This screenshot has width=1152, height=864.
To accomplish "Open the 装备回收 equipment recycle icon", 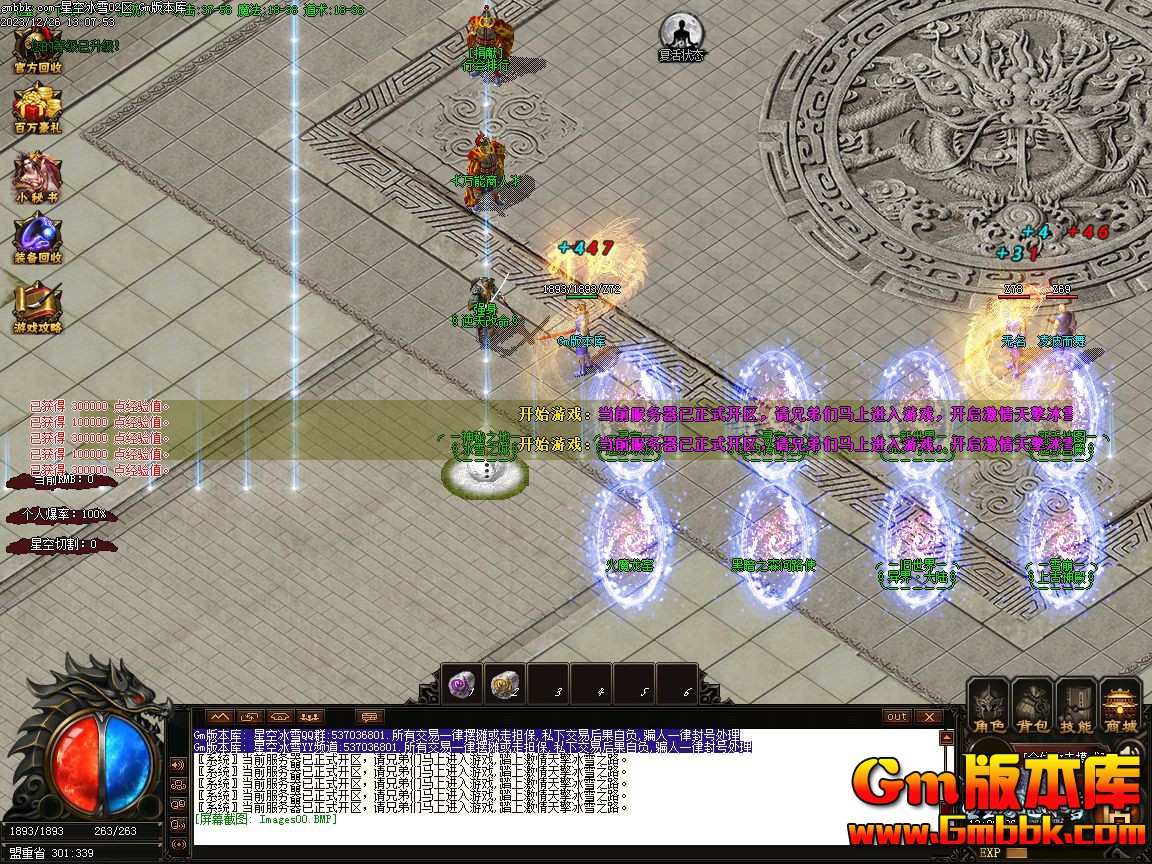I will click(37, 238).
